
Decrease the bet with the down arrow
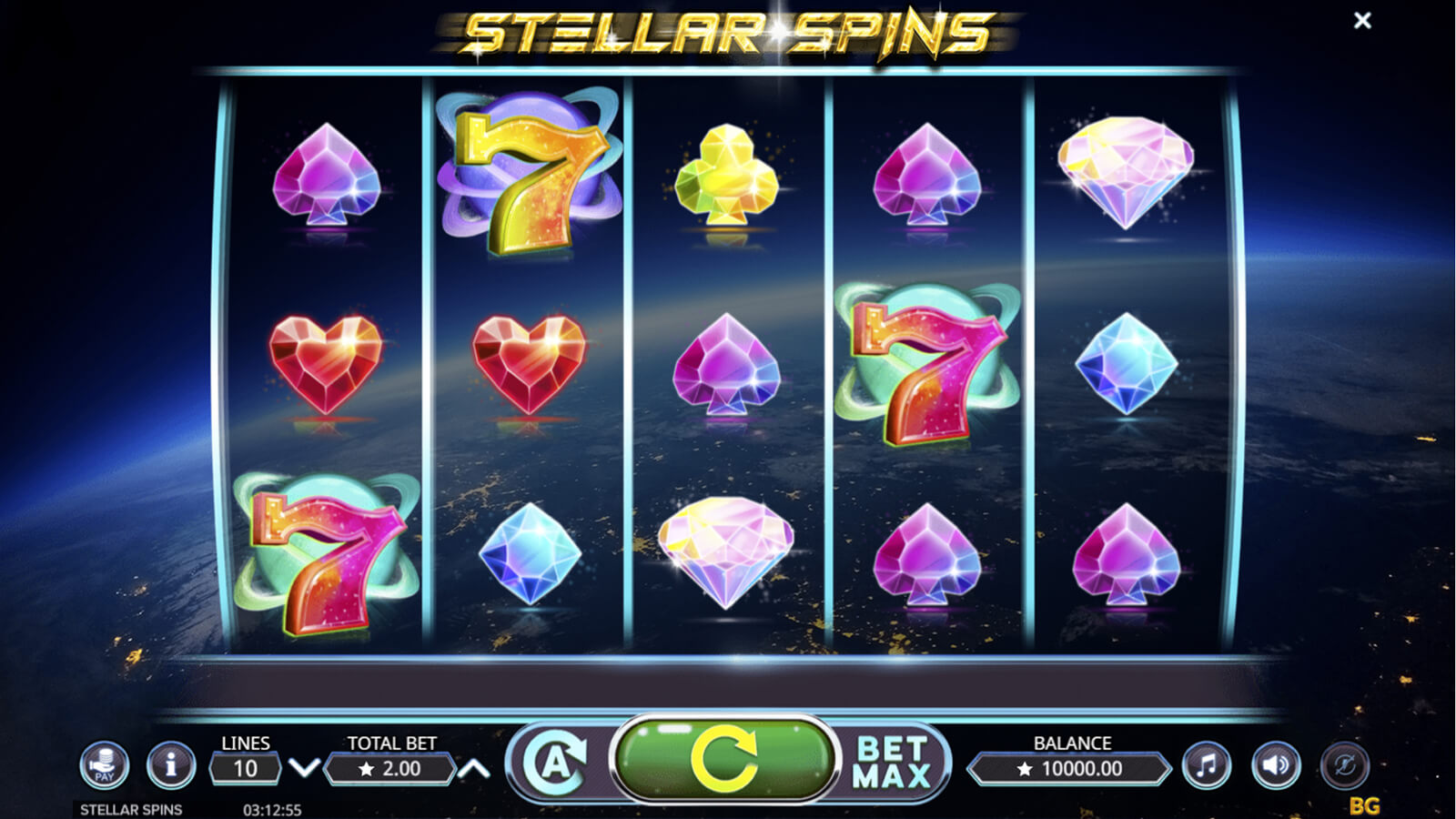point(304,769)
